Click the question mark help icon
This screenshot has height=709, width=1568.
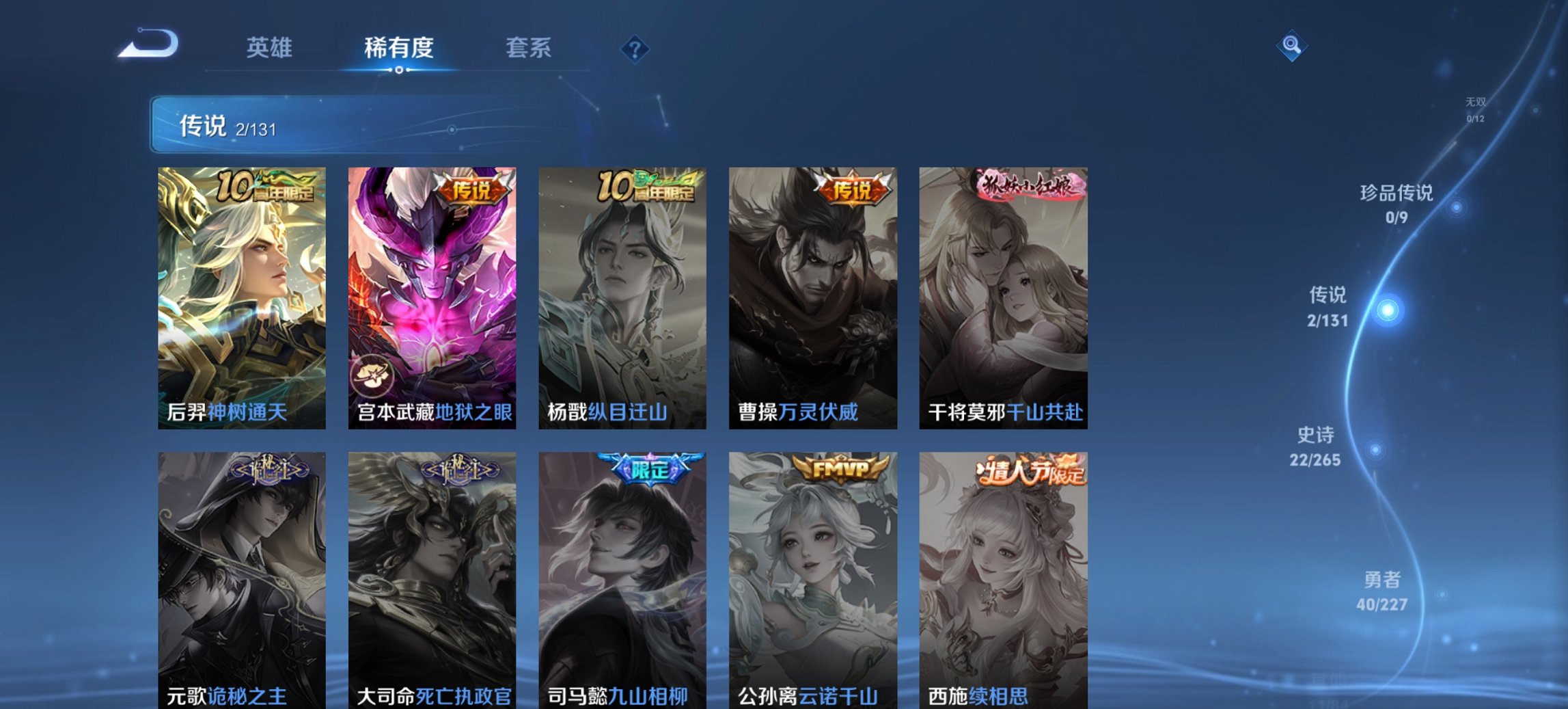pyautogui.click(x=635, y=48)
